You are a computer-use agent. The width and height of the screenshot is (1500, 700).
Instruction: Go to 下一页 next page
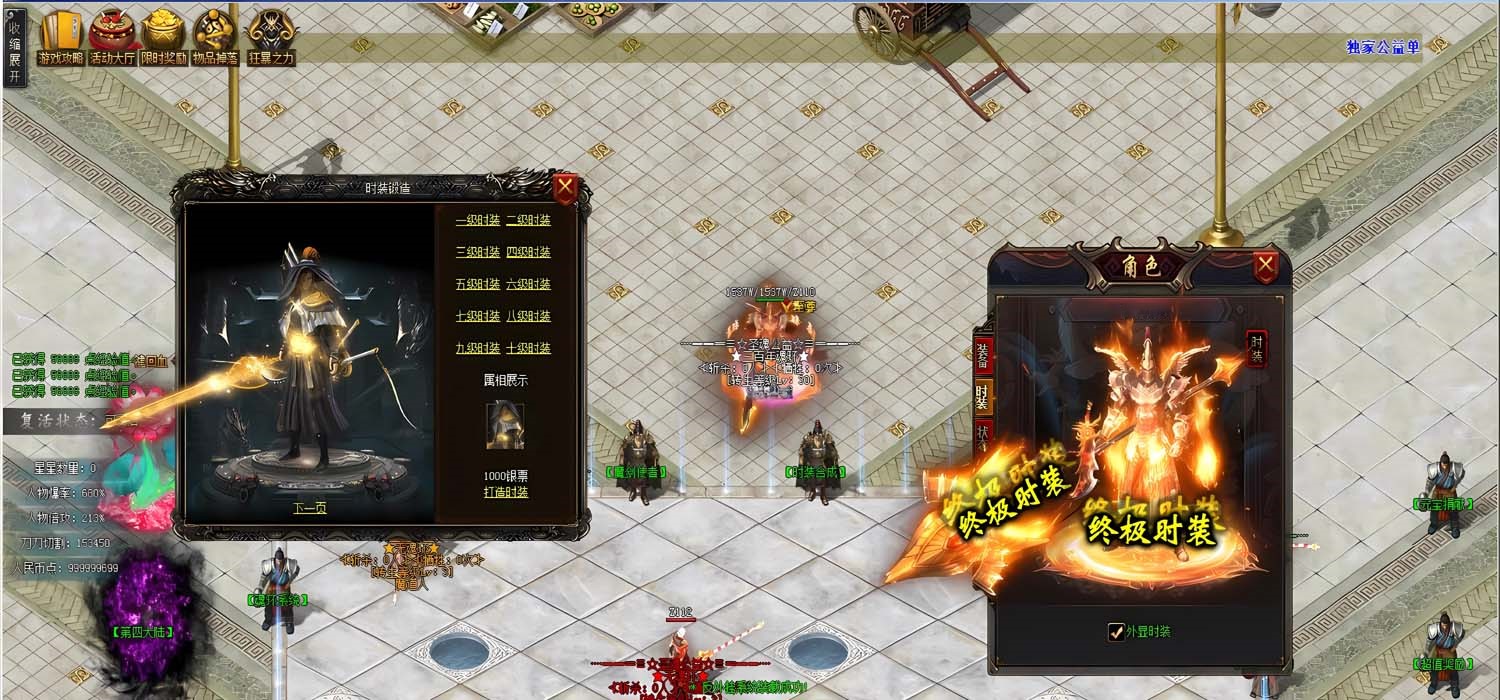309,507
